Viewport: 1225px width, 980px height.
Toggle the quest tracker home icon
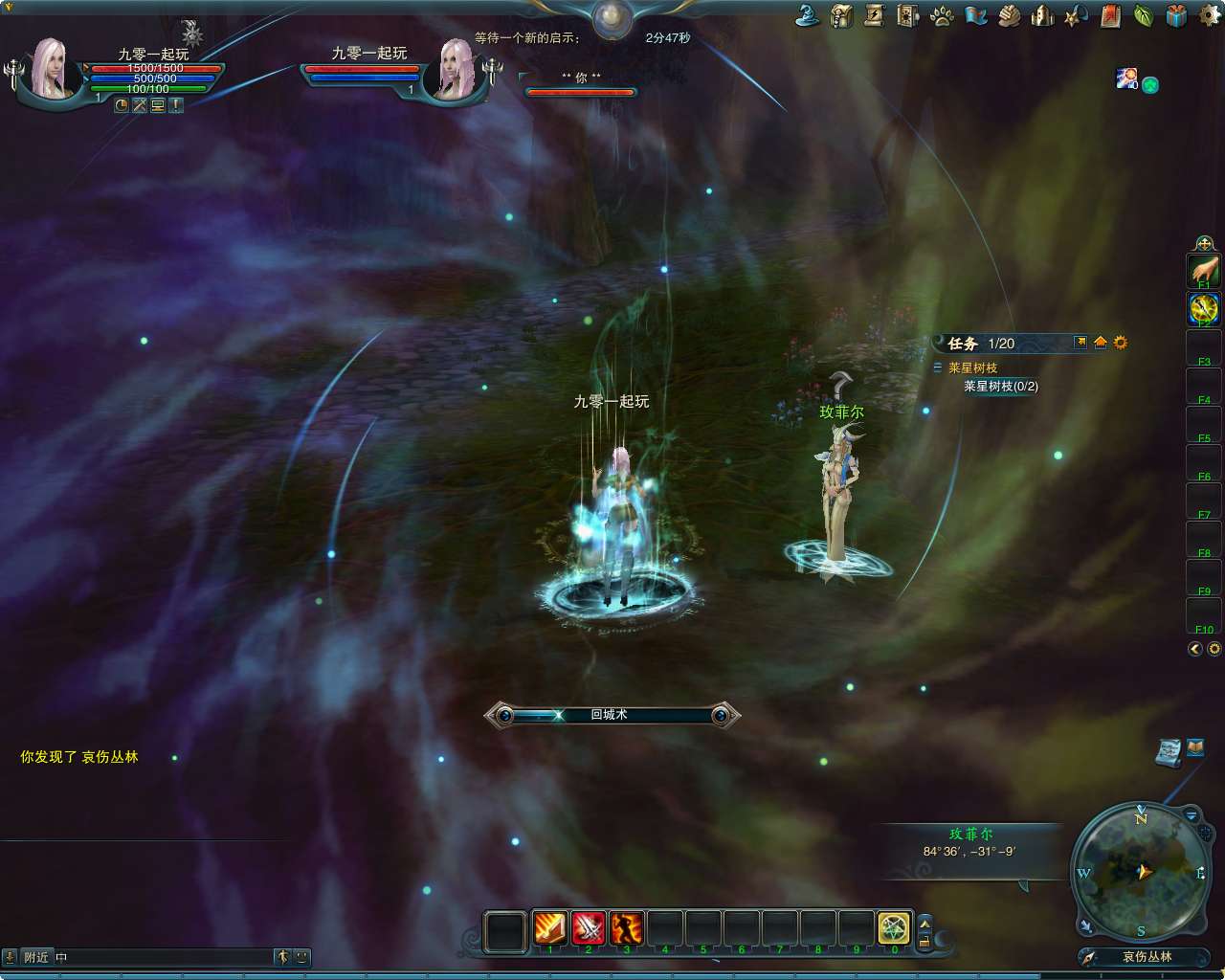1101,343
